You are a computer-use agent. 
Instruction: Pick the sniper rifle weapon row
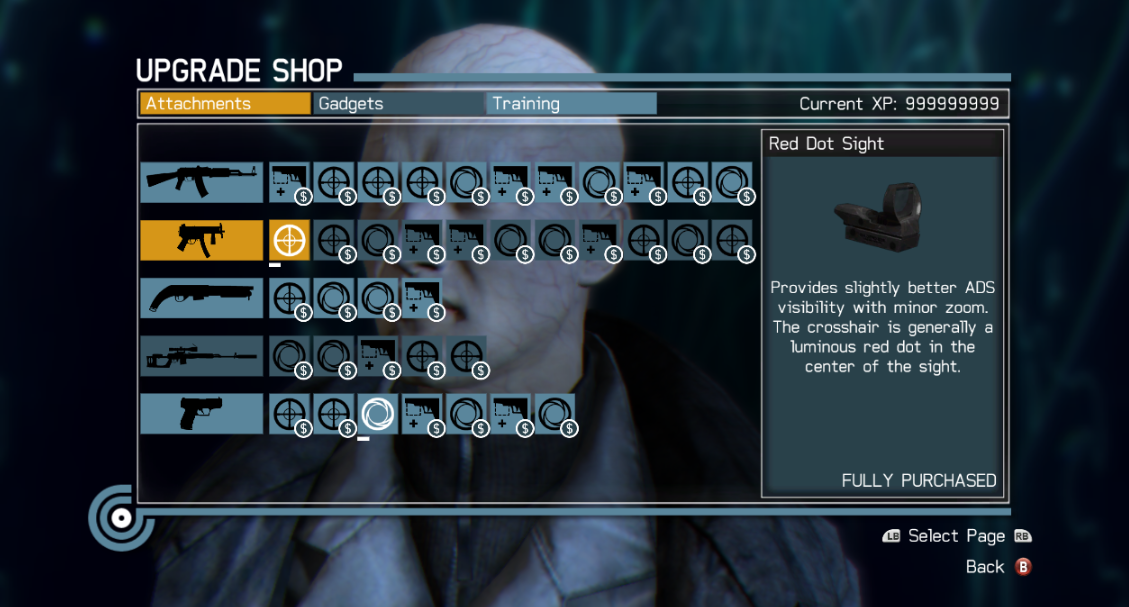201,356
